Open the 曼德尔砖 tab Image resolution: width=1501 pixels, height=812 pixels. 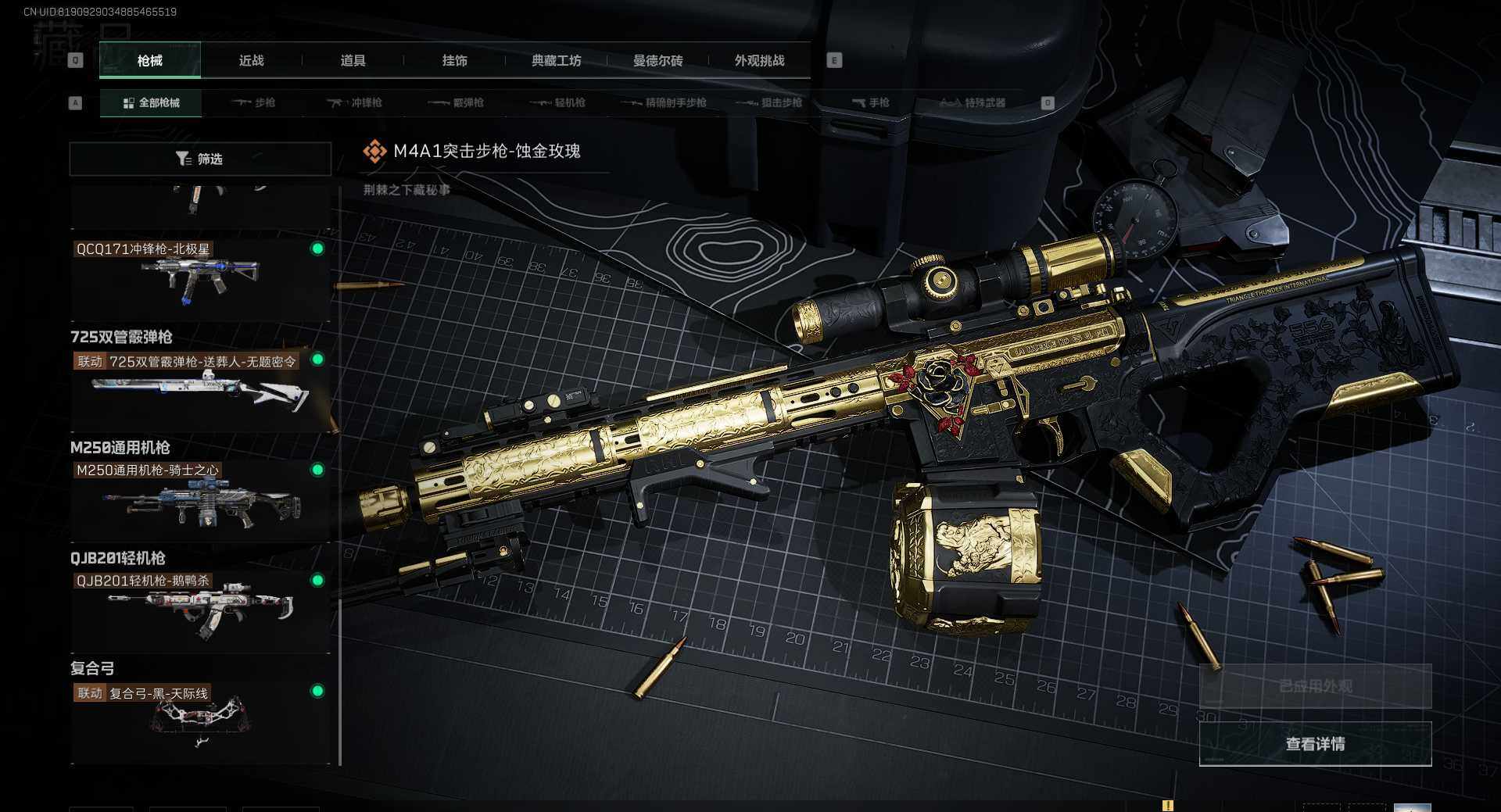pyautogui.click(x=657, y=61)
